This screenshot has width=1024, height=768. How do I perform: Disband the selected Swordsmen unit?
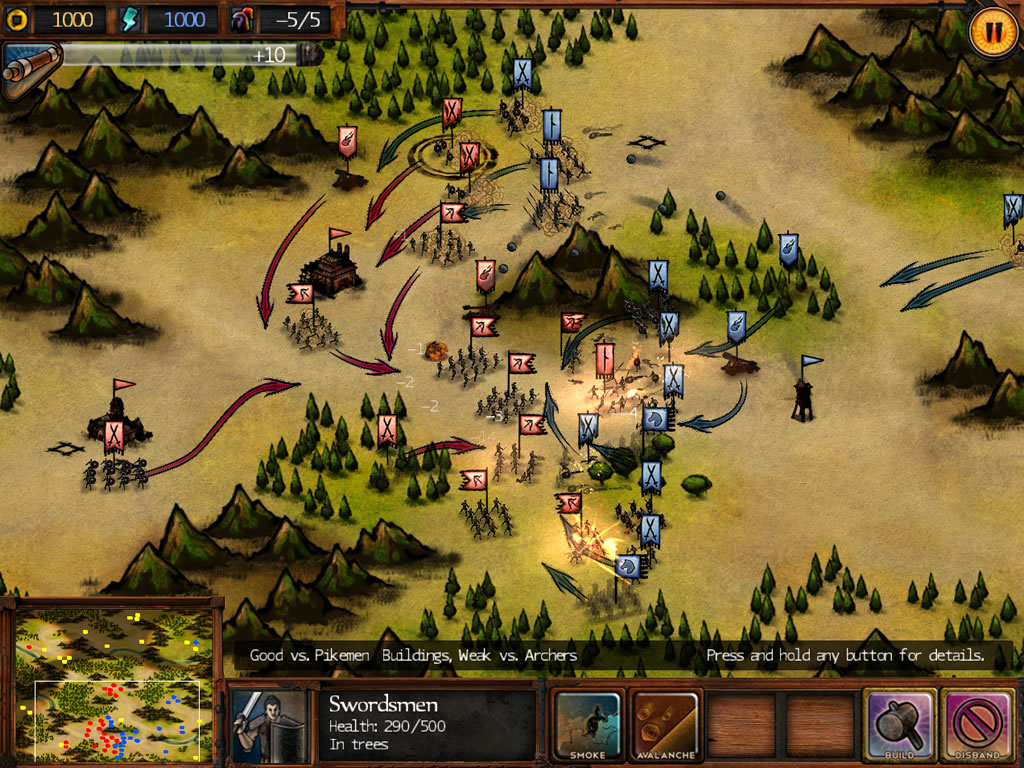click(977, 723)
